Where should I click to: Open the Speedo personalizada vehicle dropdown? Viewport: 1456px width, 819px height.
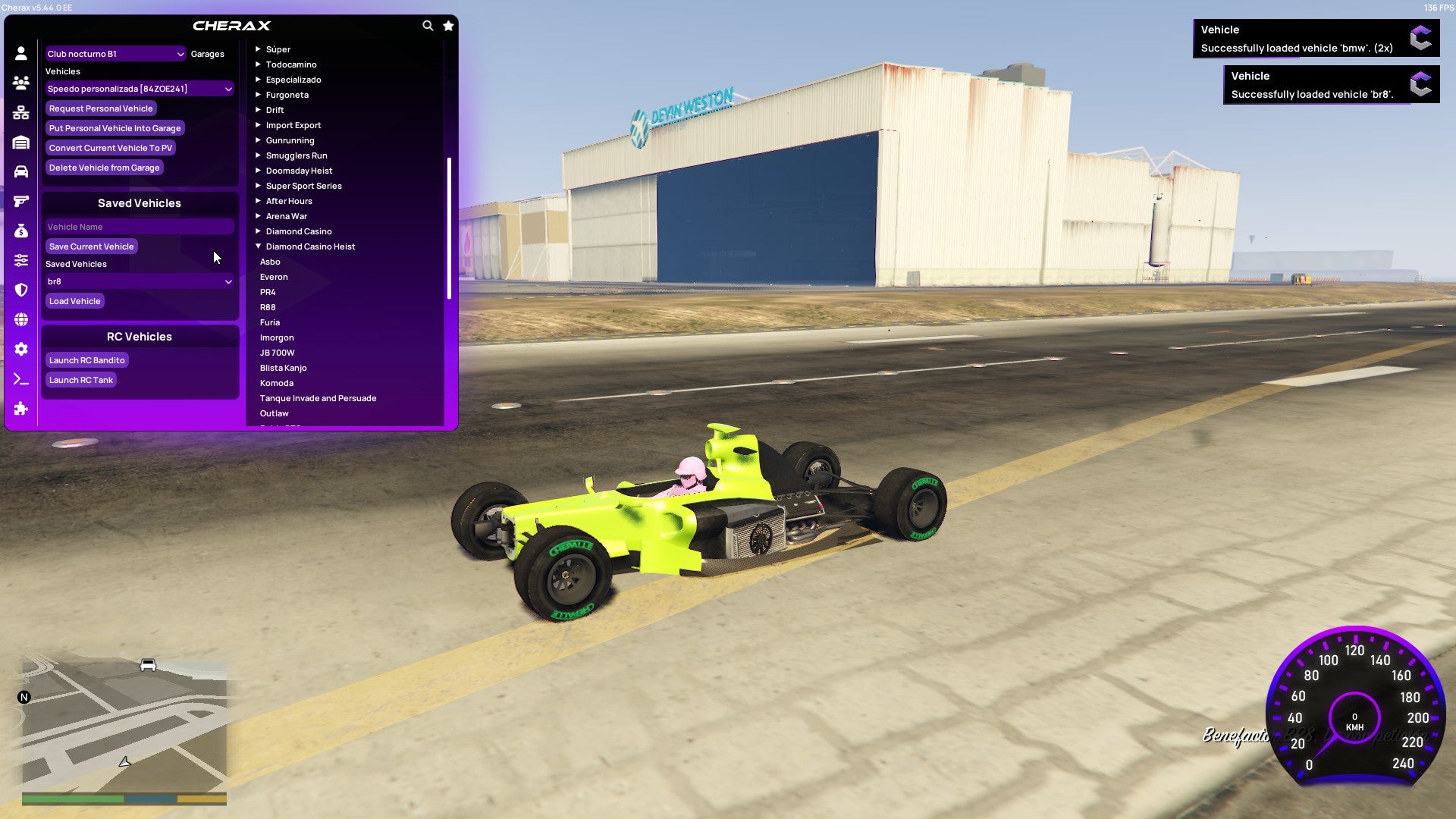(x=140, y=89)
